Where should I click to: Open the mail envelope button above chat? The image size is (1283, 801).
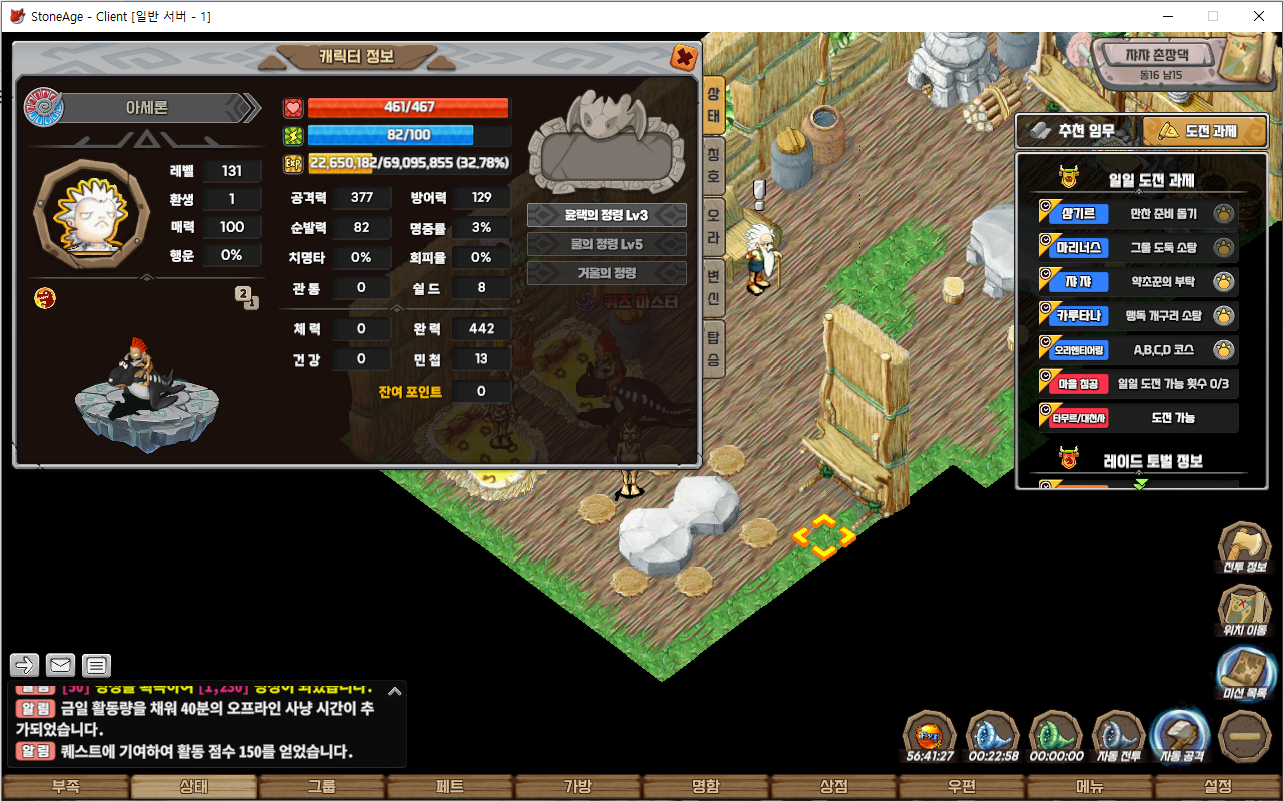click(x=60, y=665)
